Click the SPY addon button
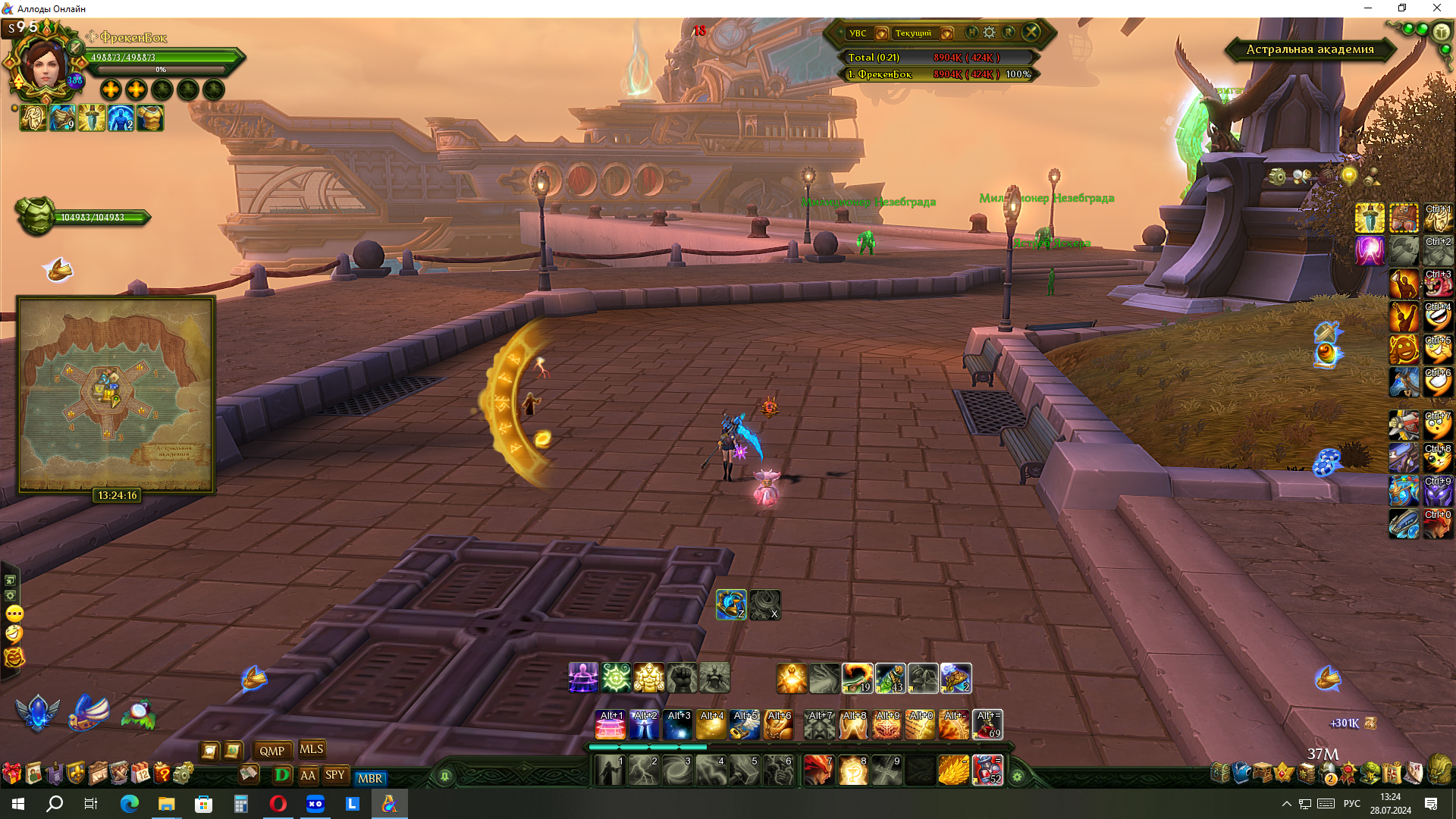1456x819 pixels. click(x=334, y=775)
